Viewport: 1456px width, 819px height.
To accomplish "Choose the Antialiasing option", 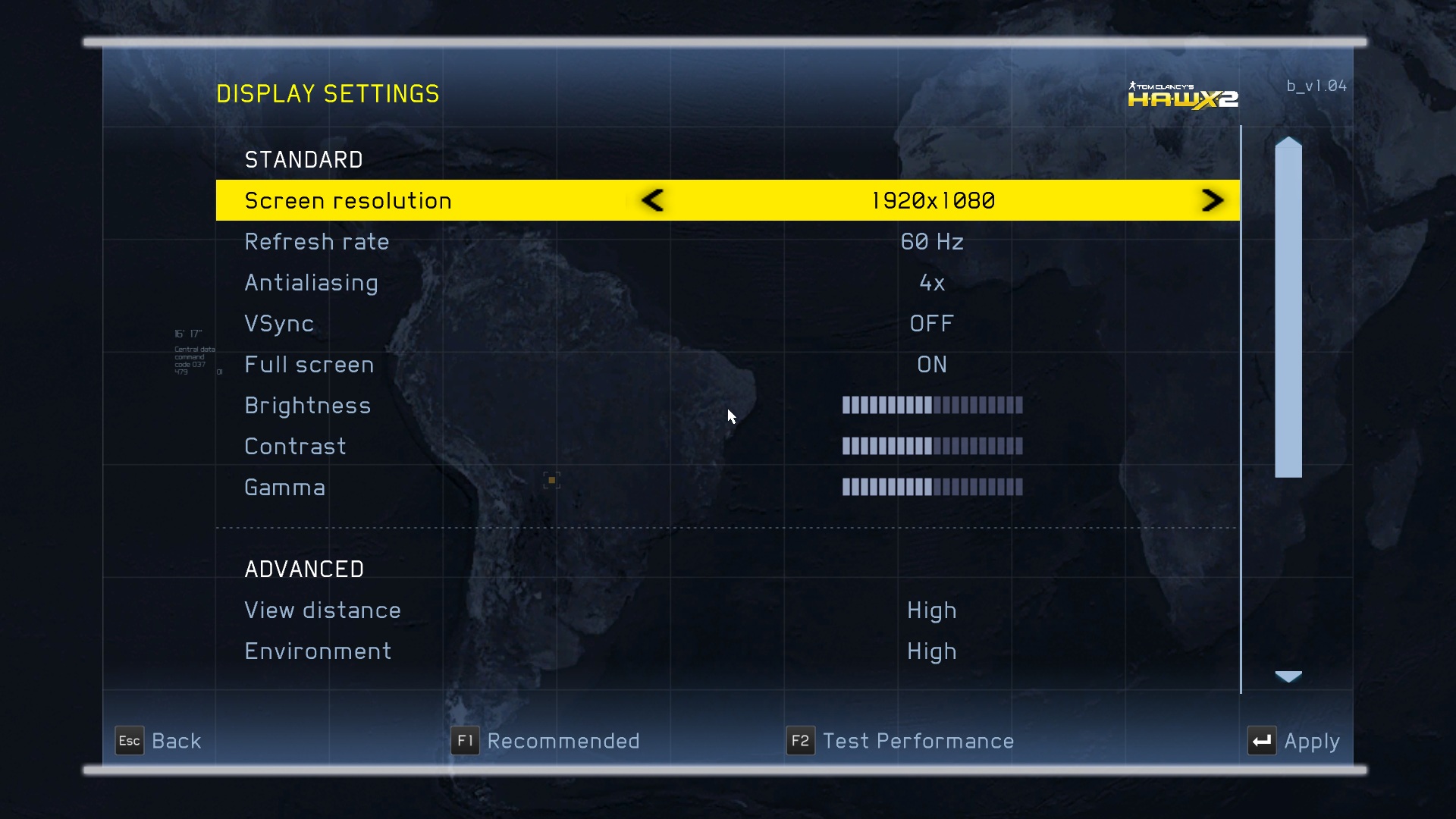I will click(x=311, y=283).
